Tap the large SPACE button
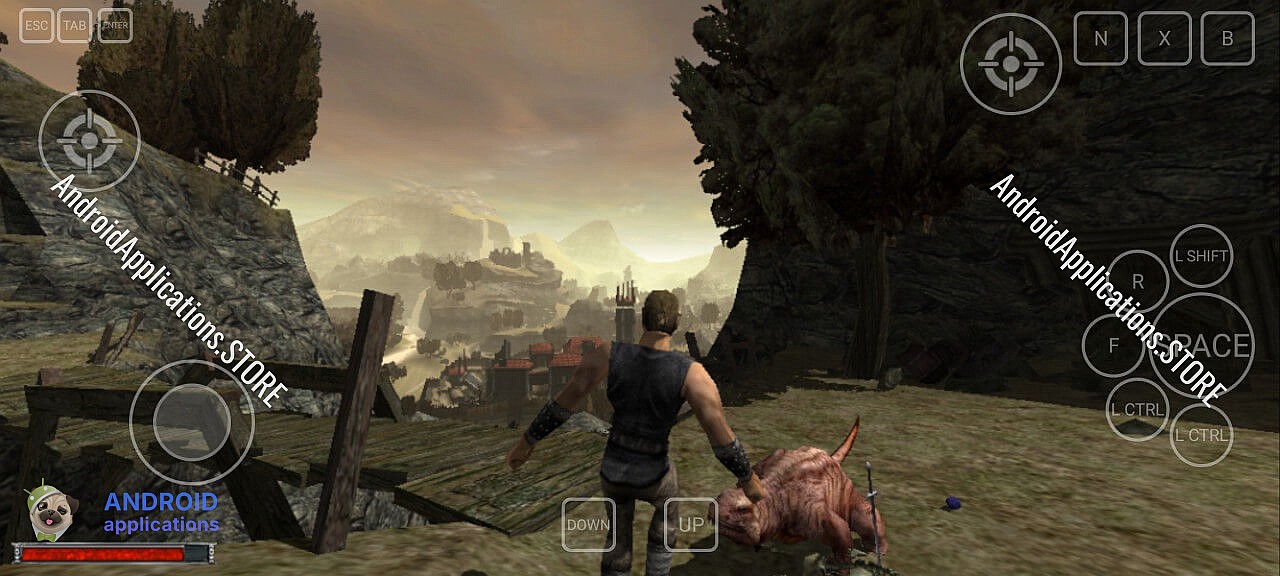This screenshot has width=1280, height=576. tap(1202, 346)
